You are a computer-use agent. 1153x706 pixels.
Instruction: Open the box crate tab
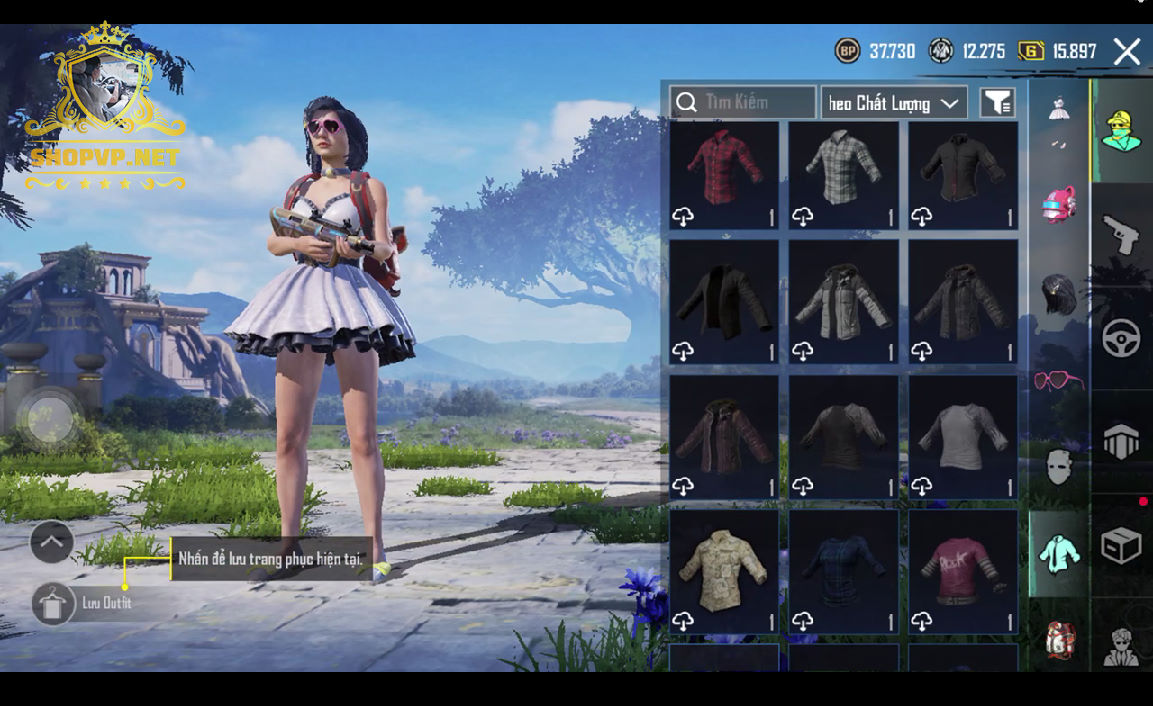(x=1121, y=546)
